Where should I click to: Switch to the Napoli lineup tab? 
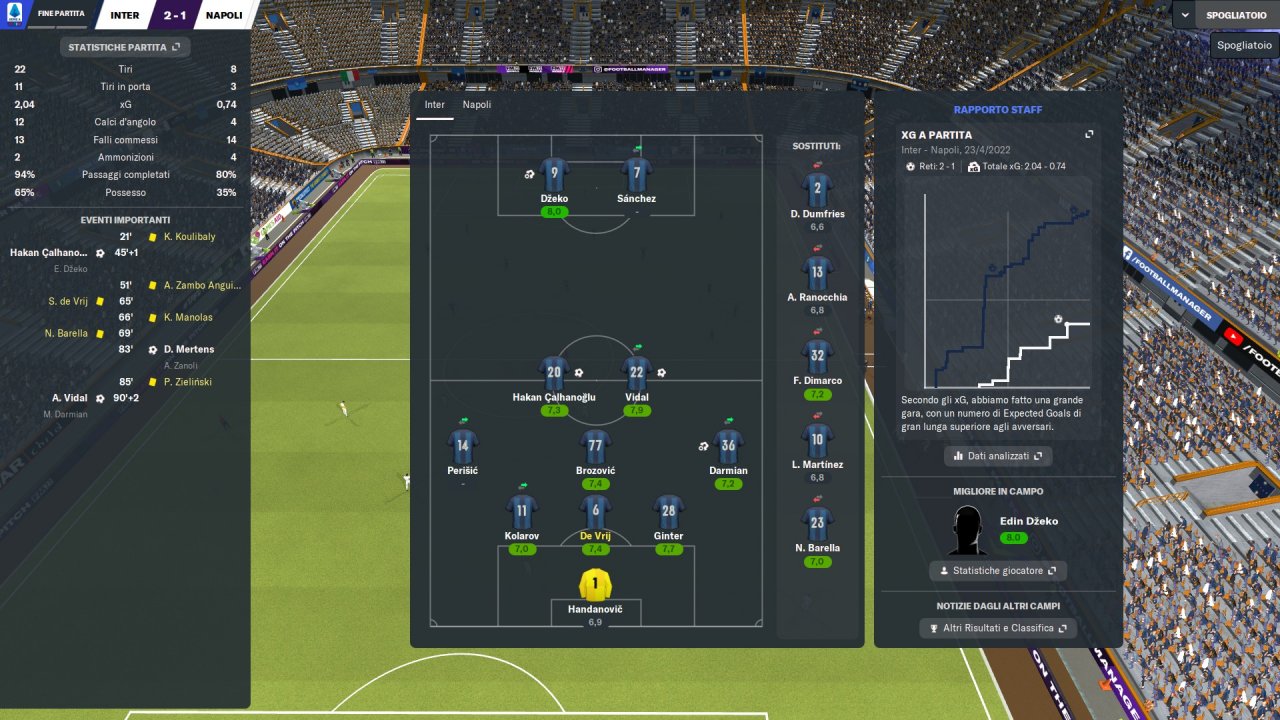pos(476,104)
